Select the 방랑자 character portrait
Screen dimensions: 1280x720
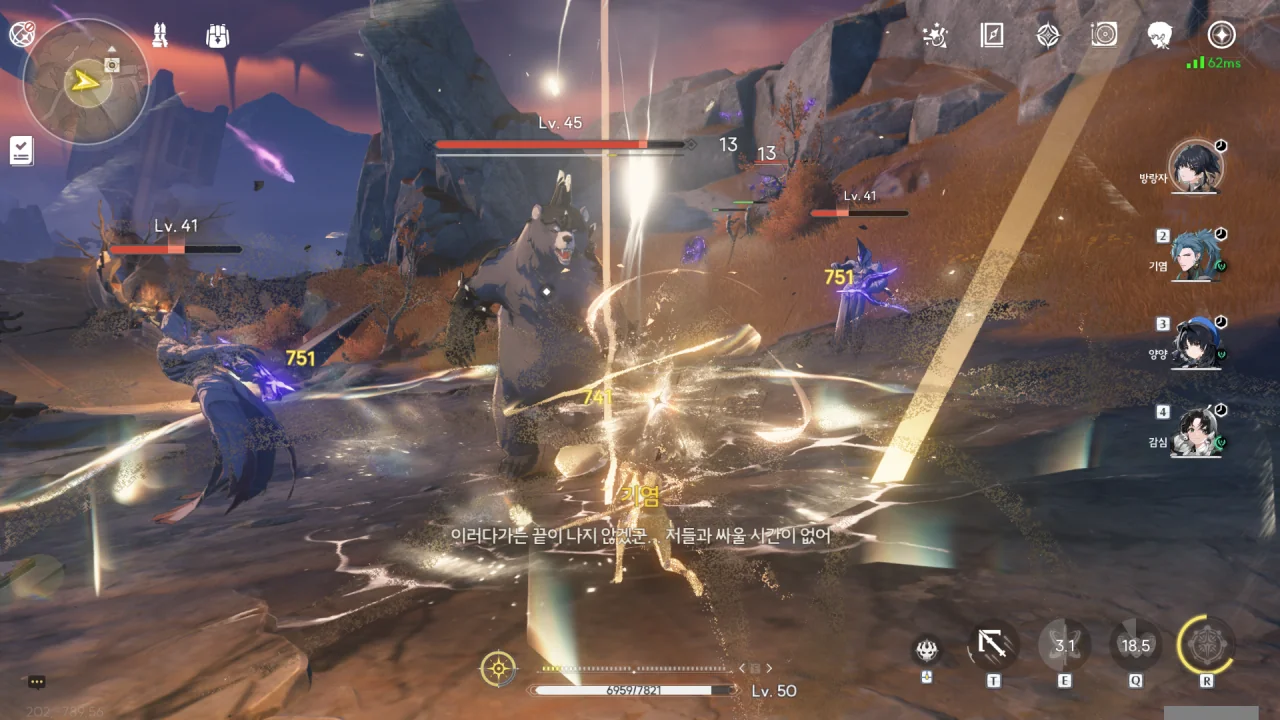point(1196,166)
